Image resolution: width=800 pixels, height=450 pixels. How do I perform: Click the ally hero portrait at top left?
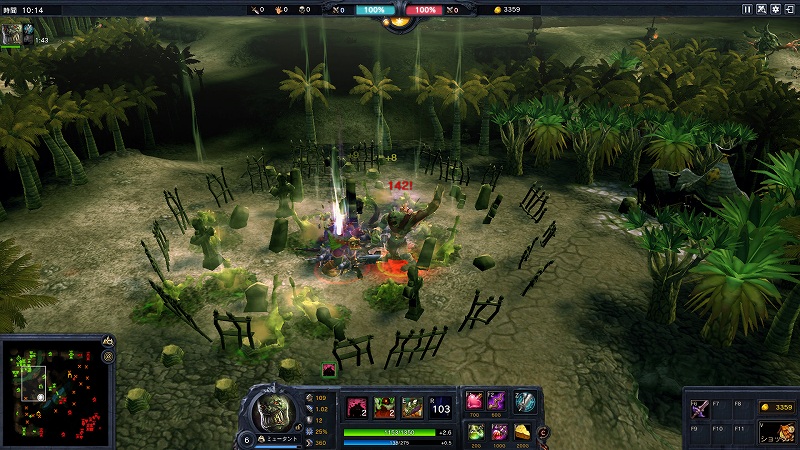point(11,34)
